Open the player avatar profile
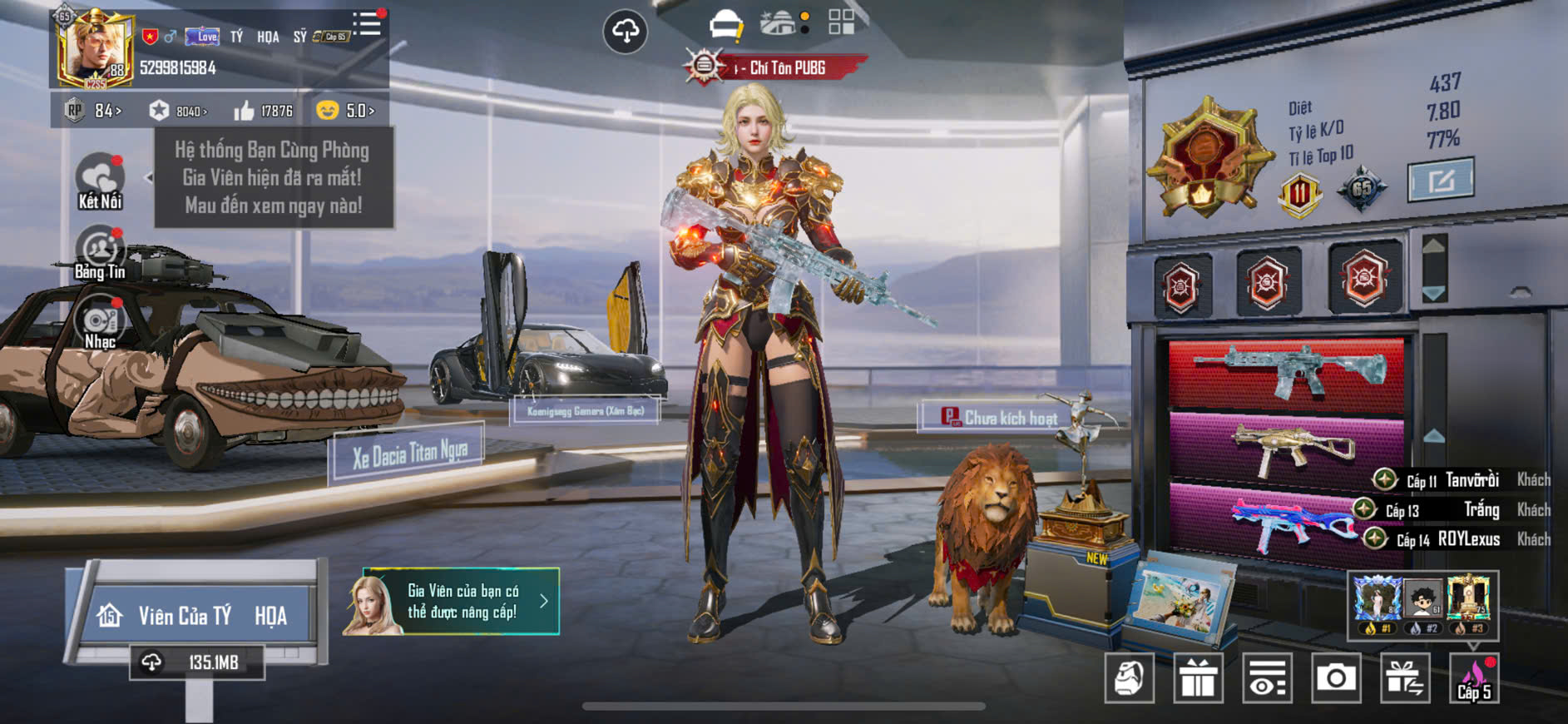 [x=93, y=50]
